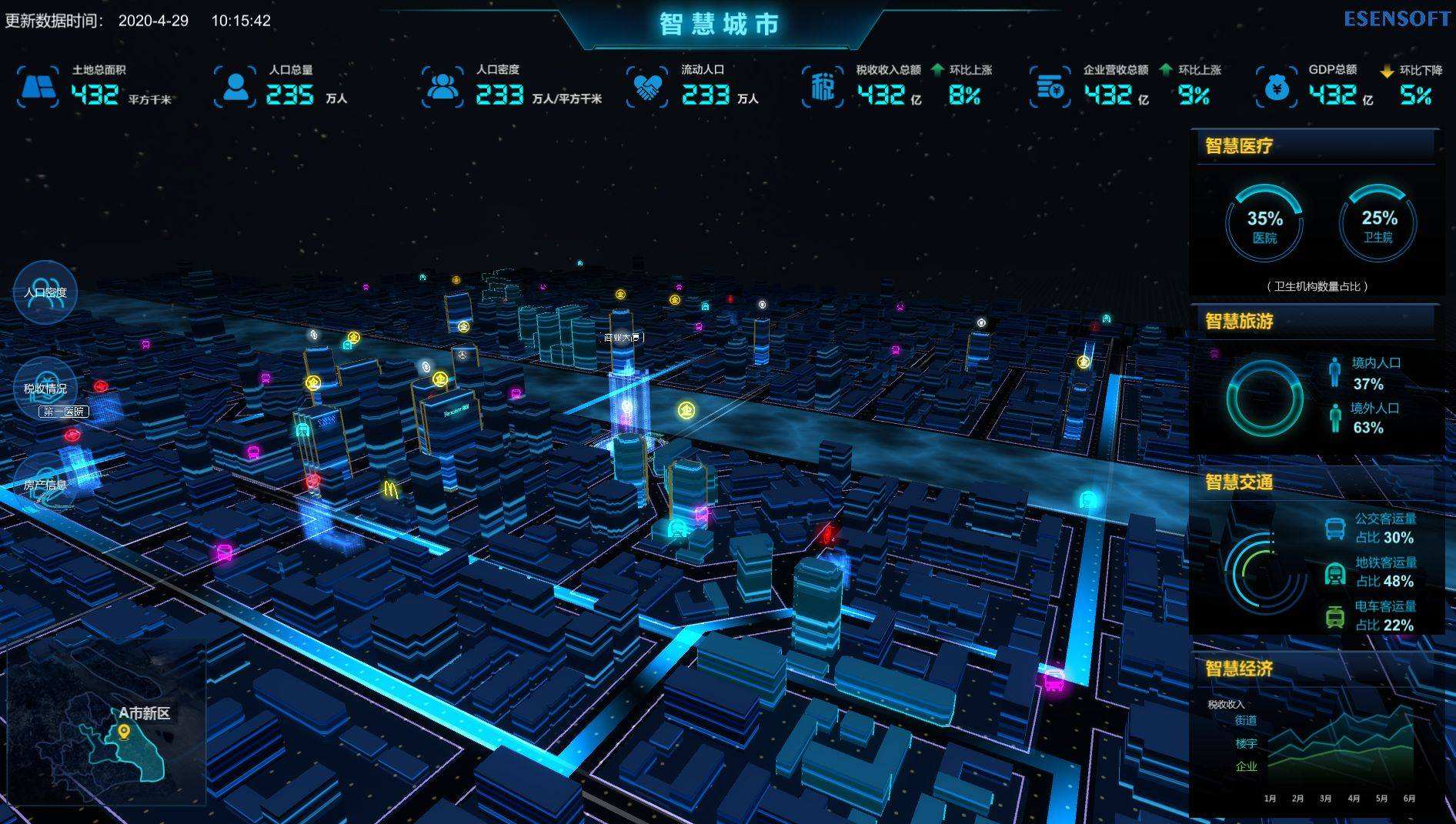Toggle the 企业 legend entry

tap(1246, 766)
